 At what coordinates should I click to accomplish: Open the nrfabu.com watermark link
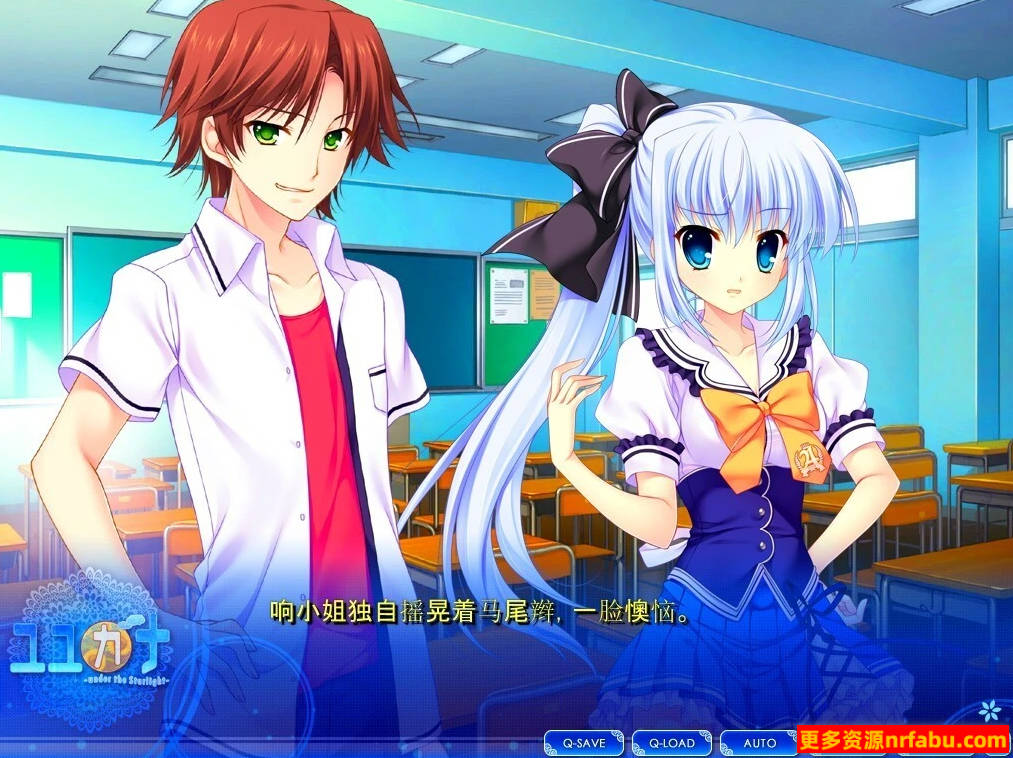pos(905,741)
